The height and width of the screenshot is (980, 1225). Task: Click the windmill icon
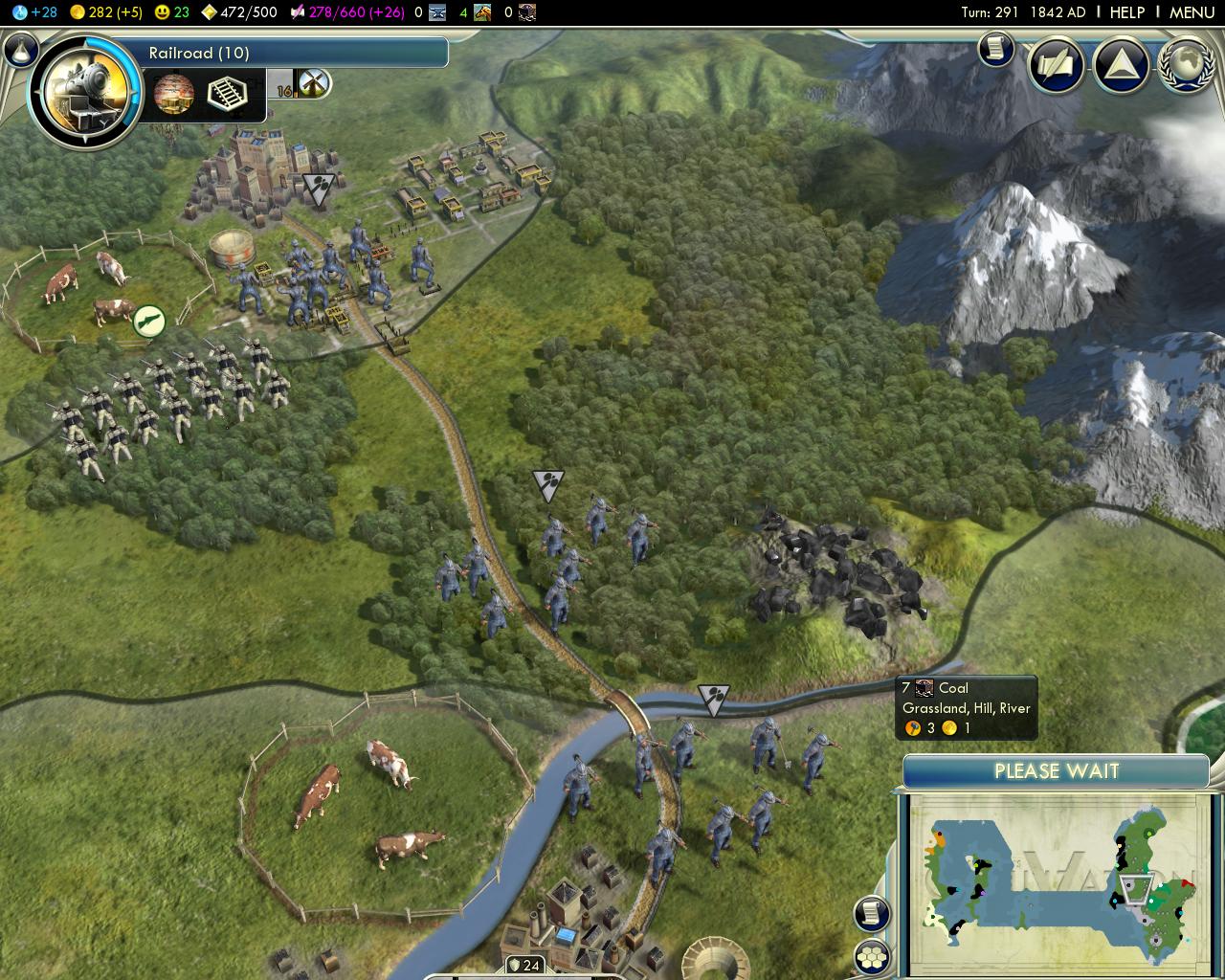(x=314, y=83)
